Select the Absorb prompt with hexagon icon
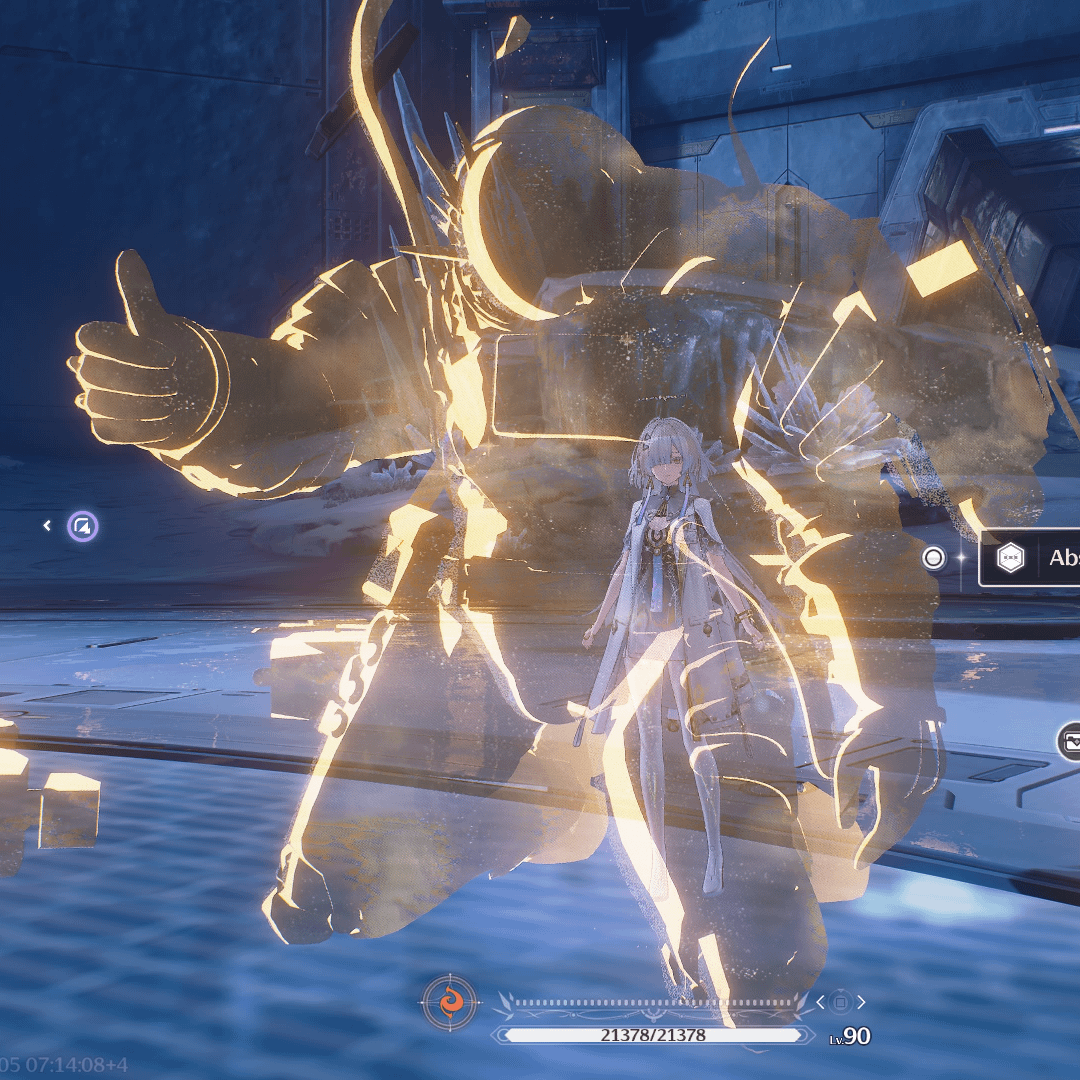Image resolution: width=1080 pixels, height=1080 pixels. pyautogui.click(x=1032, y=558)
